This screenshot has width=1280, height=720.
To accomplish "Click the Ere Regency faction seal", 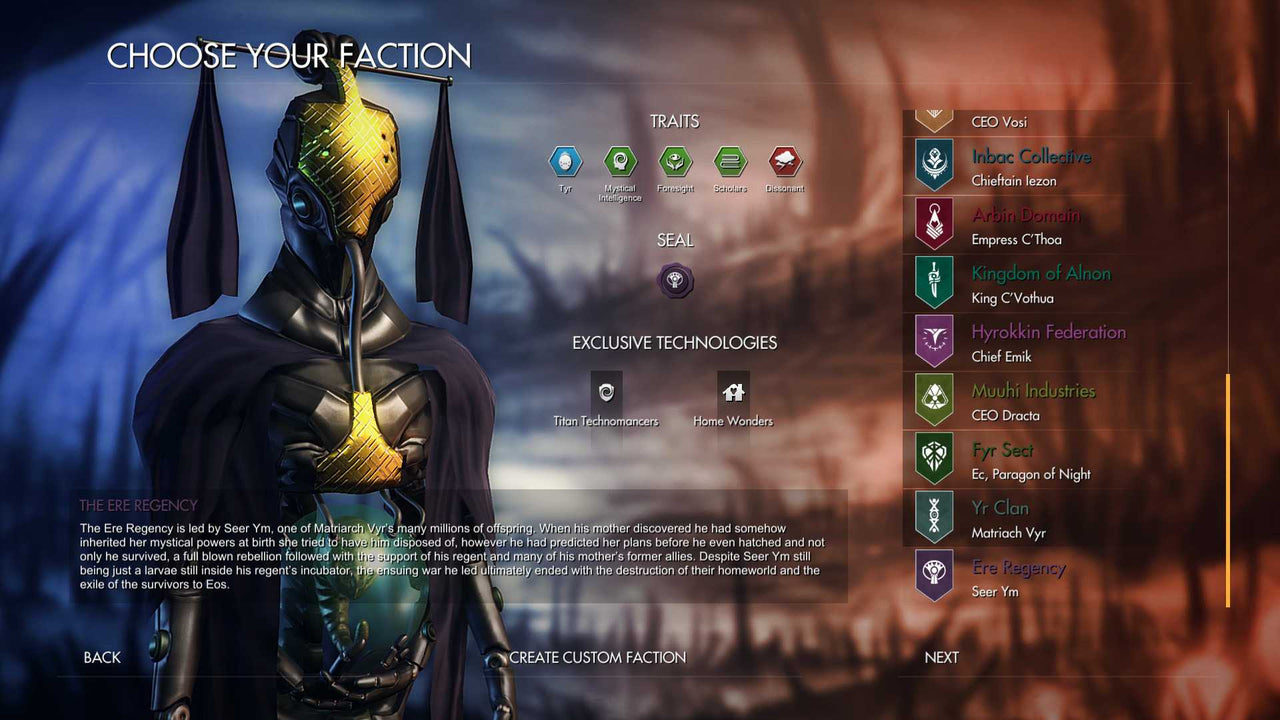I will (675, 281).
